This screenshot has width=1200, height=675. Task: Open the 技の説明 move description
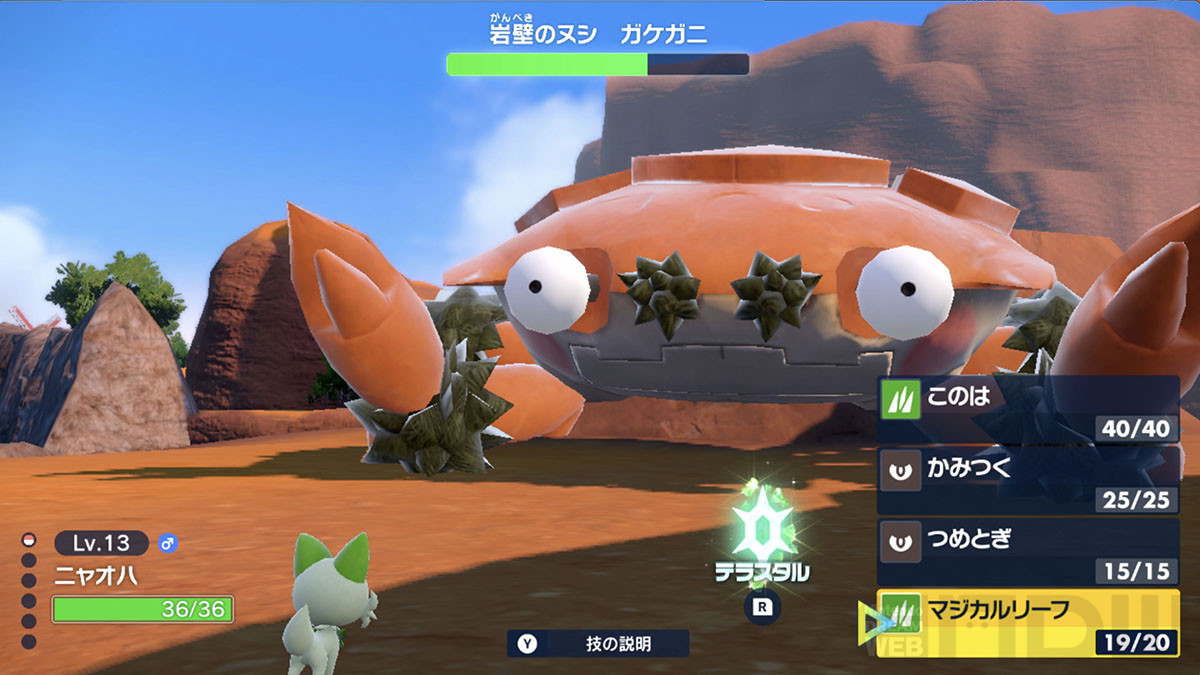point(598,644)
